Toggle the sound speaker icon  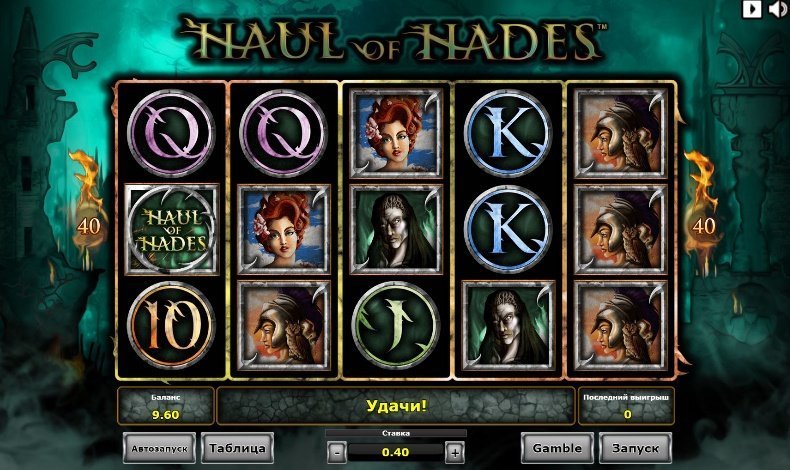pyautogui.click(x=775, y=9)
